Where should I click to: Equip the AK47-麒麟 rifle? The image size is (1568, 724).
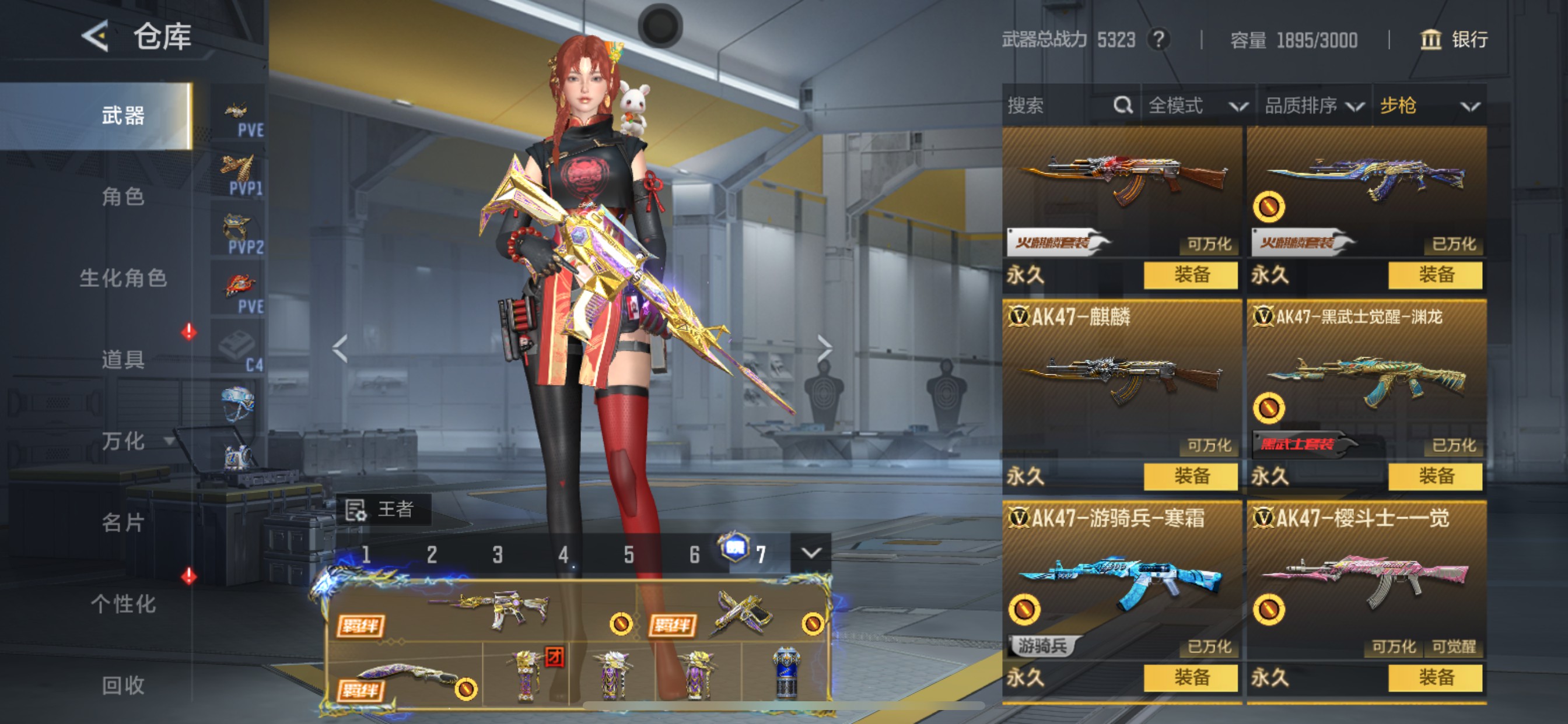click(1190, 476)
